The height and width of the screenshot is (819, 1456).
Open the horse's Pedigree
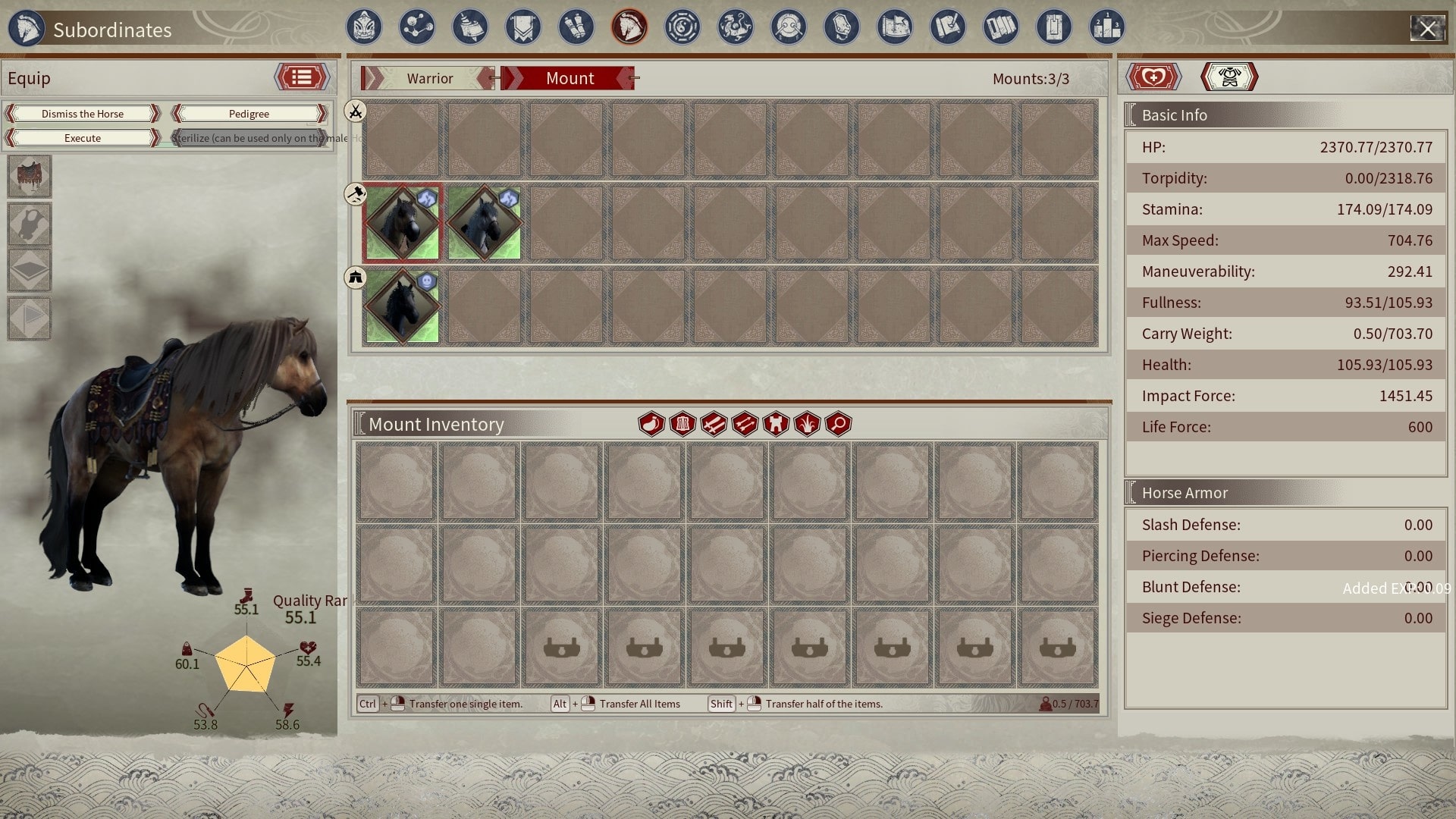[249, 114]
